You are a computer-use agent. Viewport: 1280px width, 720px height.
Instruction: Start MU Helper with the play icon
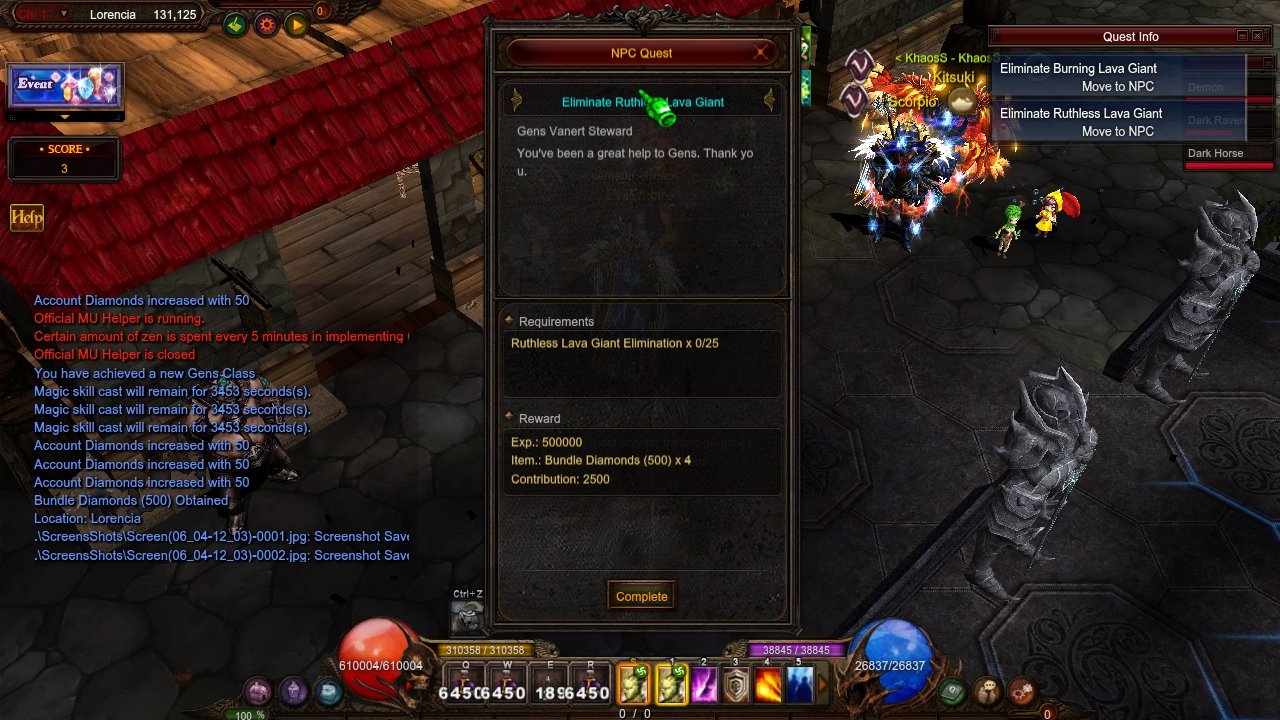tap(297, 25)
